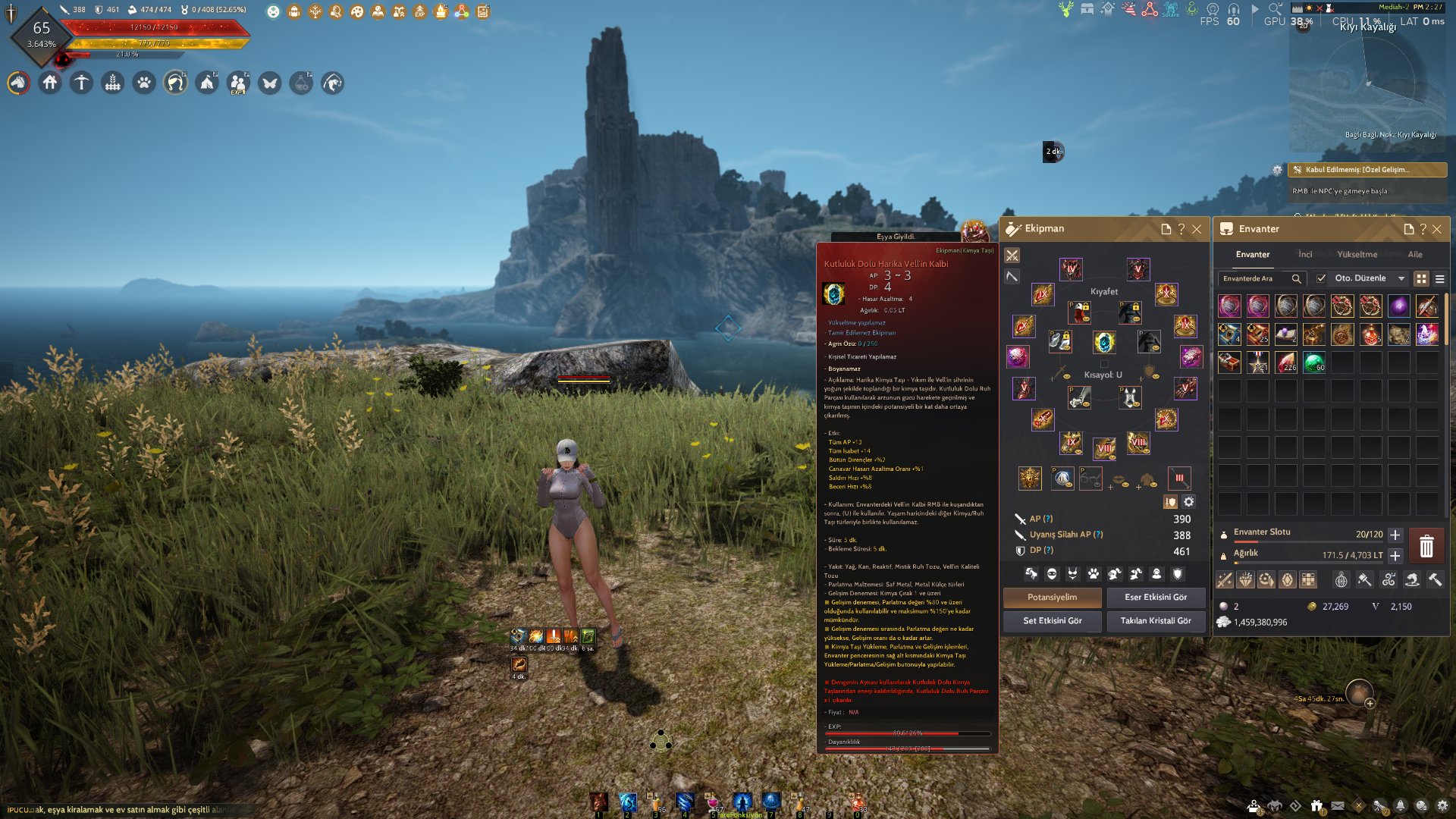Click the Potansiyelim button
This screenshot has height=819, width=1456.
[1052, 598]
